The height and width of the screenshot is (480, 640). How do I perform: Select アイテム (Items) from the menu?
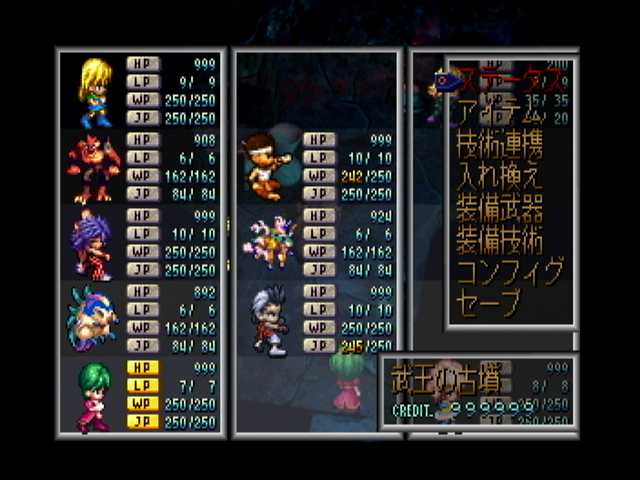coord(495,111)
